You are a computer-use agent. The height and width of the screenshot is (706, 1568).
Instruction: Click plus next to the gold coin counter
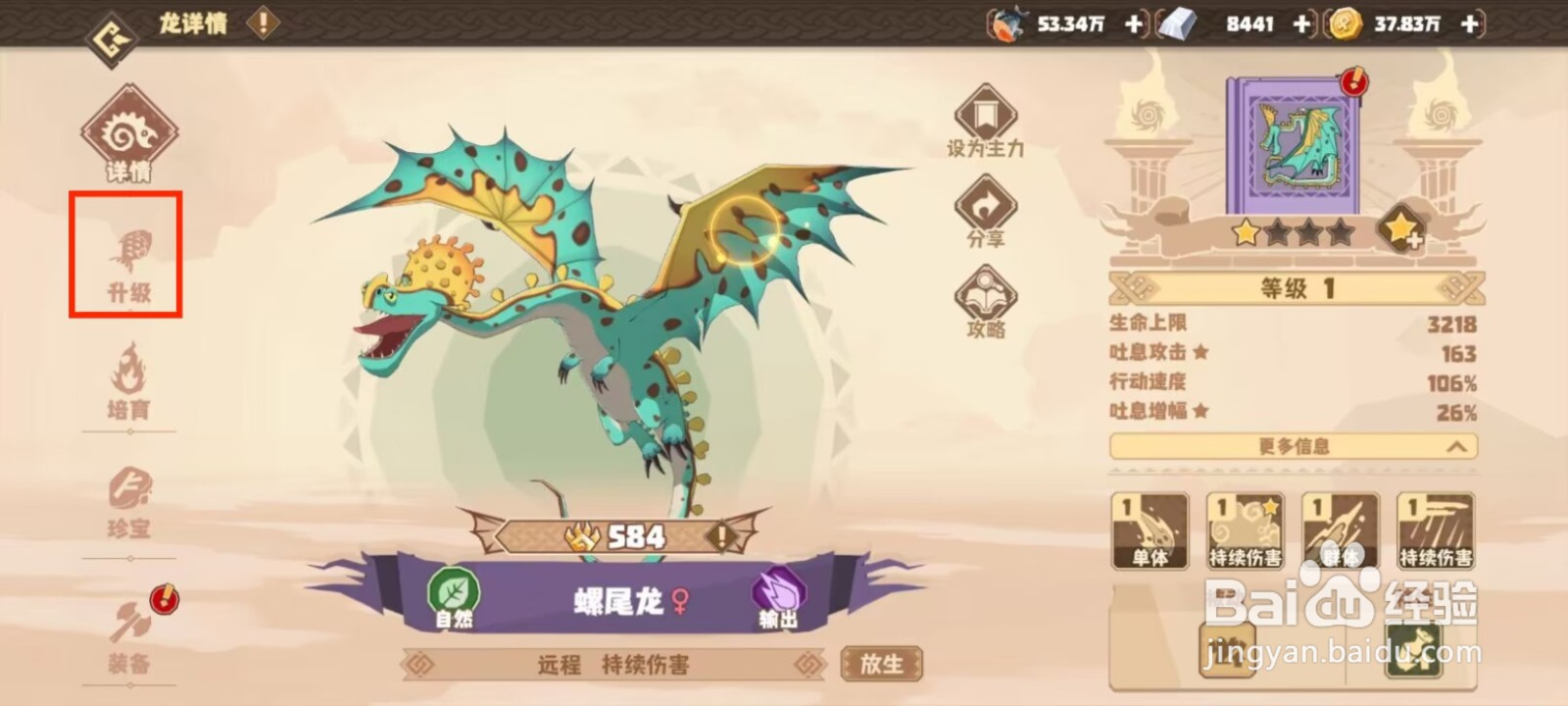(1467, 24)
